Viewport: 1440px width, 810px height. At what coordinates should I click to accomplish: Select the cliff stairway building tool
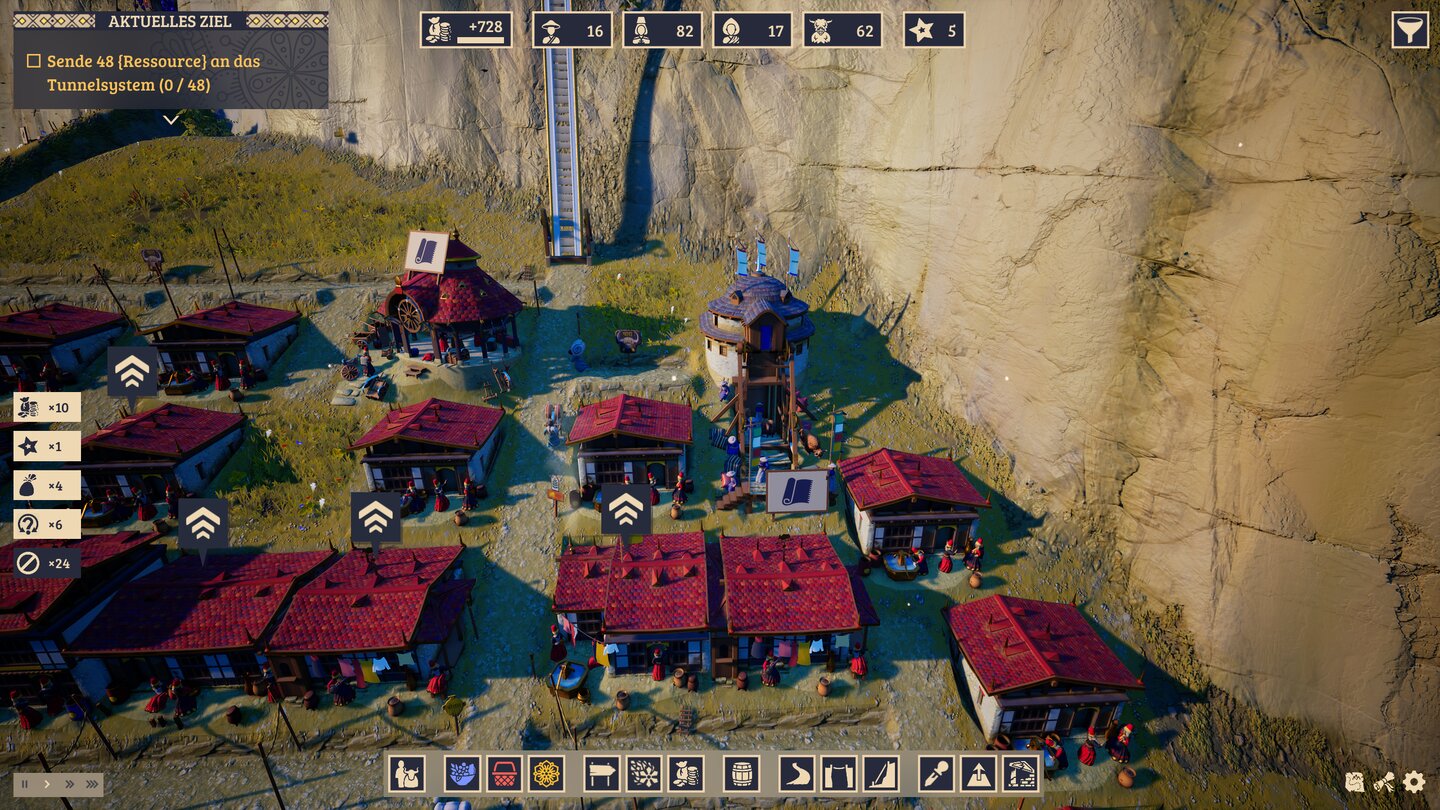point(881,774)
